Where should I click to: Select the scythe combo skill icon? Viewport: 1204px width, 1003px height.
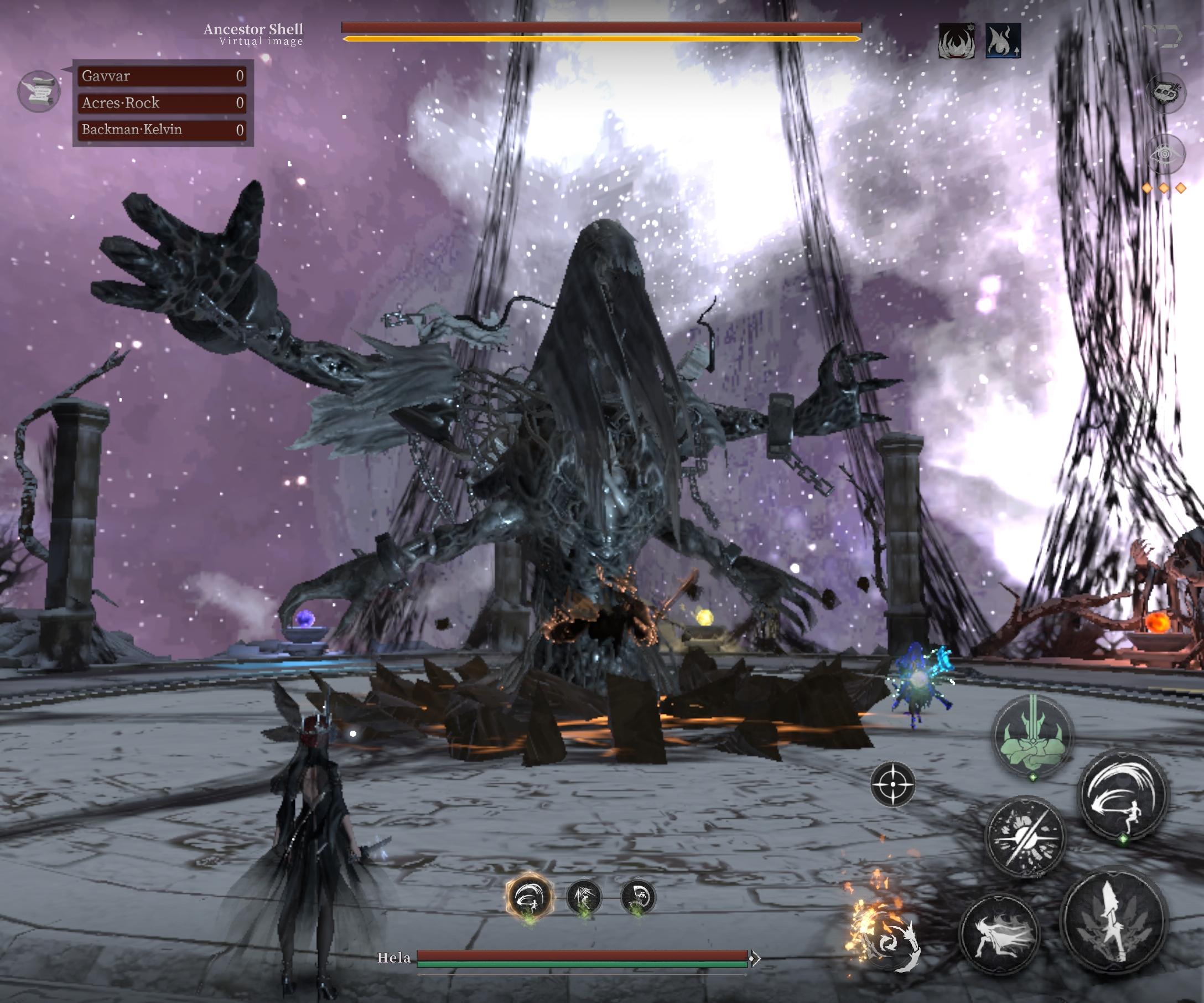coord(638,897)
